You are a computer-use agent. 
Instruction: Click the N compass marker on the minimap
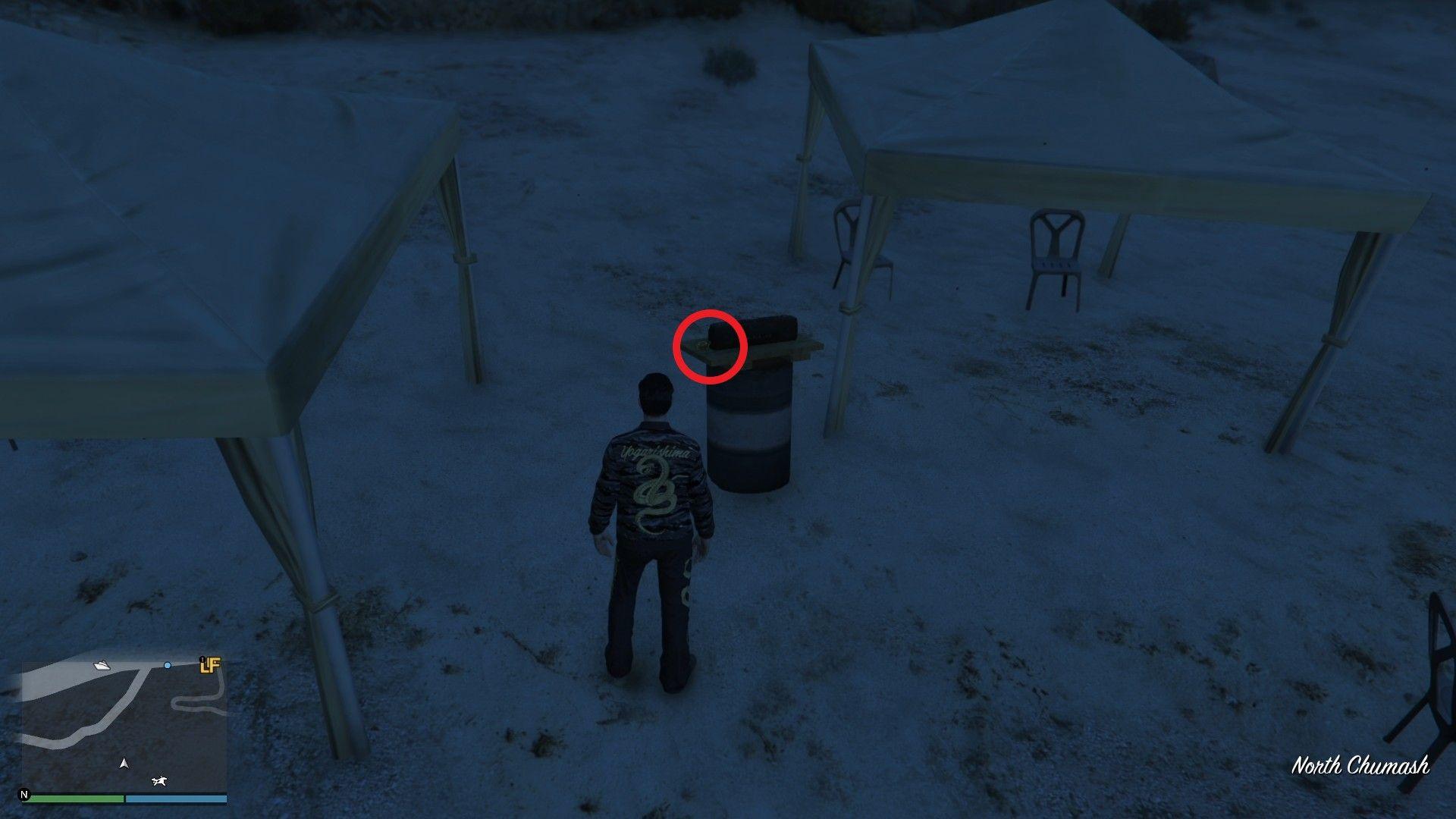24,795
